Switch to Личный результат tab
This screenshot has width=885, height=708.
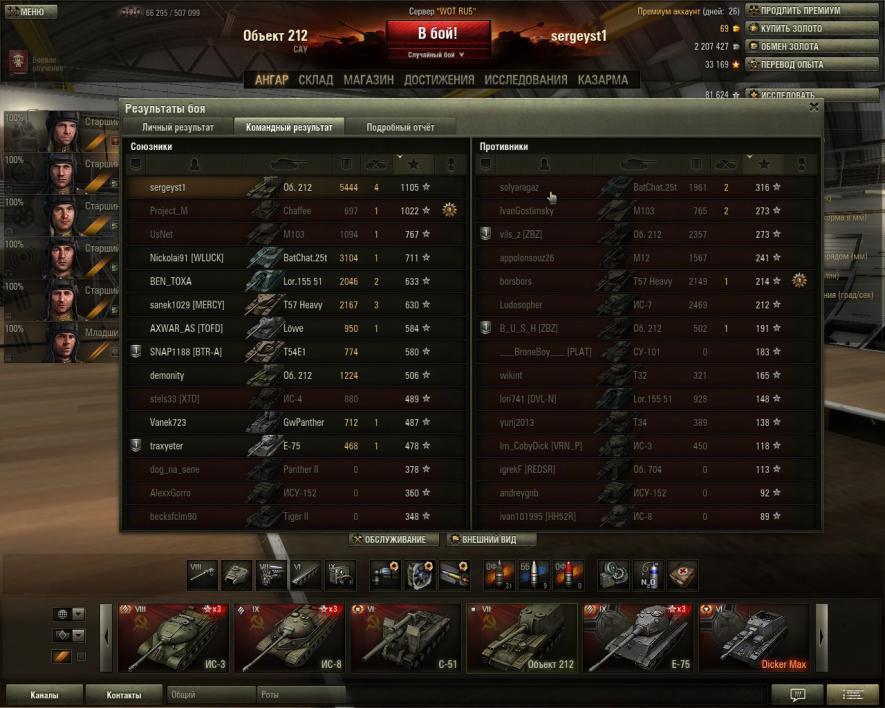pyautogui.click(x=177, y=127)
